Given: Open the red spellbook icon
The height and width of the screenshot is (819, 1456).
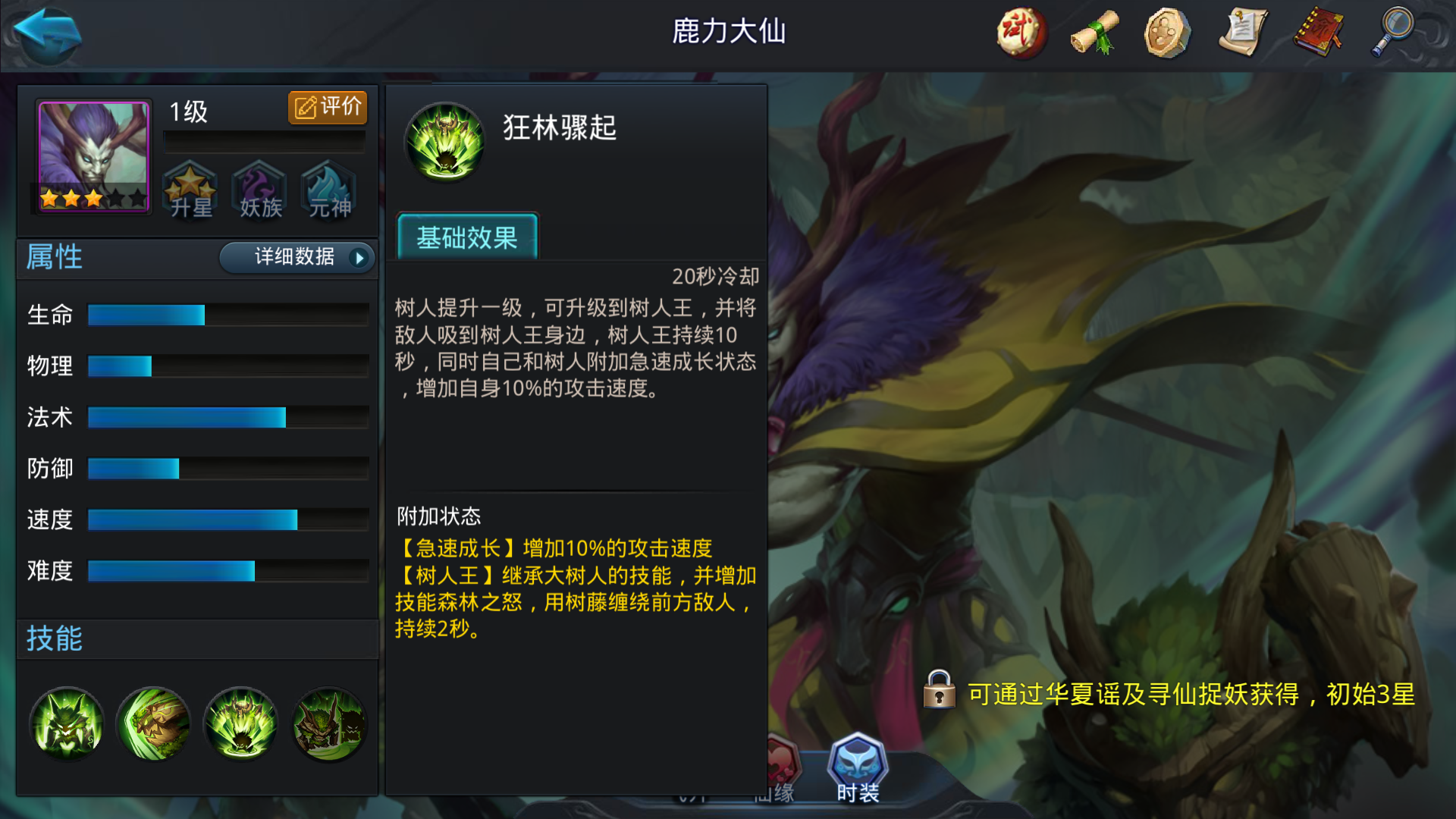Looking at the screenshot, I should [1317, 32].
